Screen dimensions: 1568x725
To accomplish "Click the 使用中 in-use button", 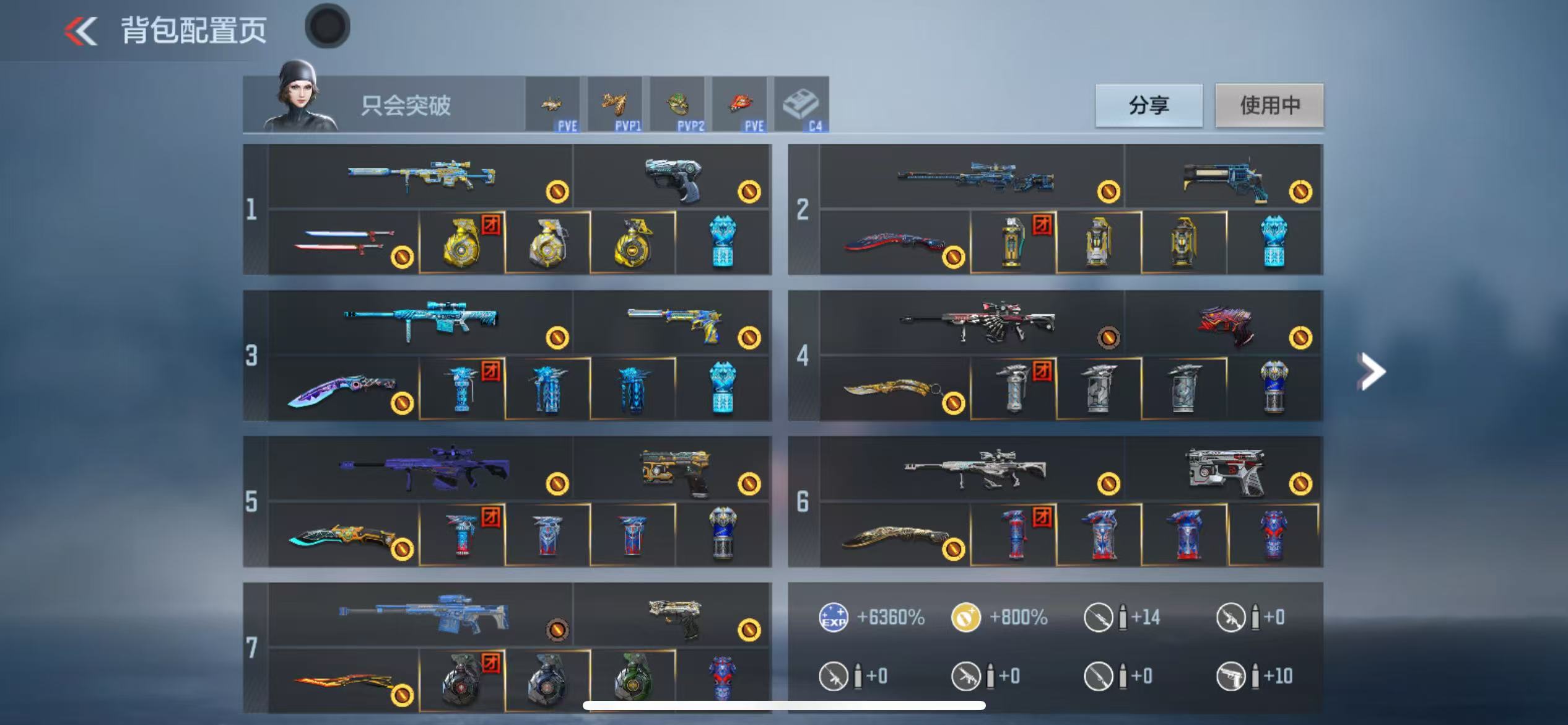I will click(1270, 105).
